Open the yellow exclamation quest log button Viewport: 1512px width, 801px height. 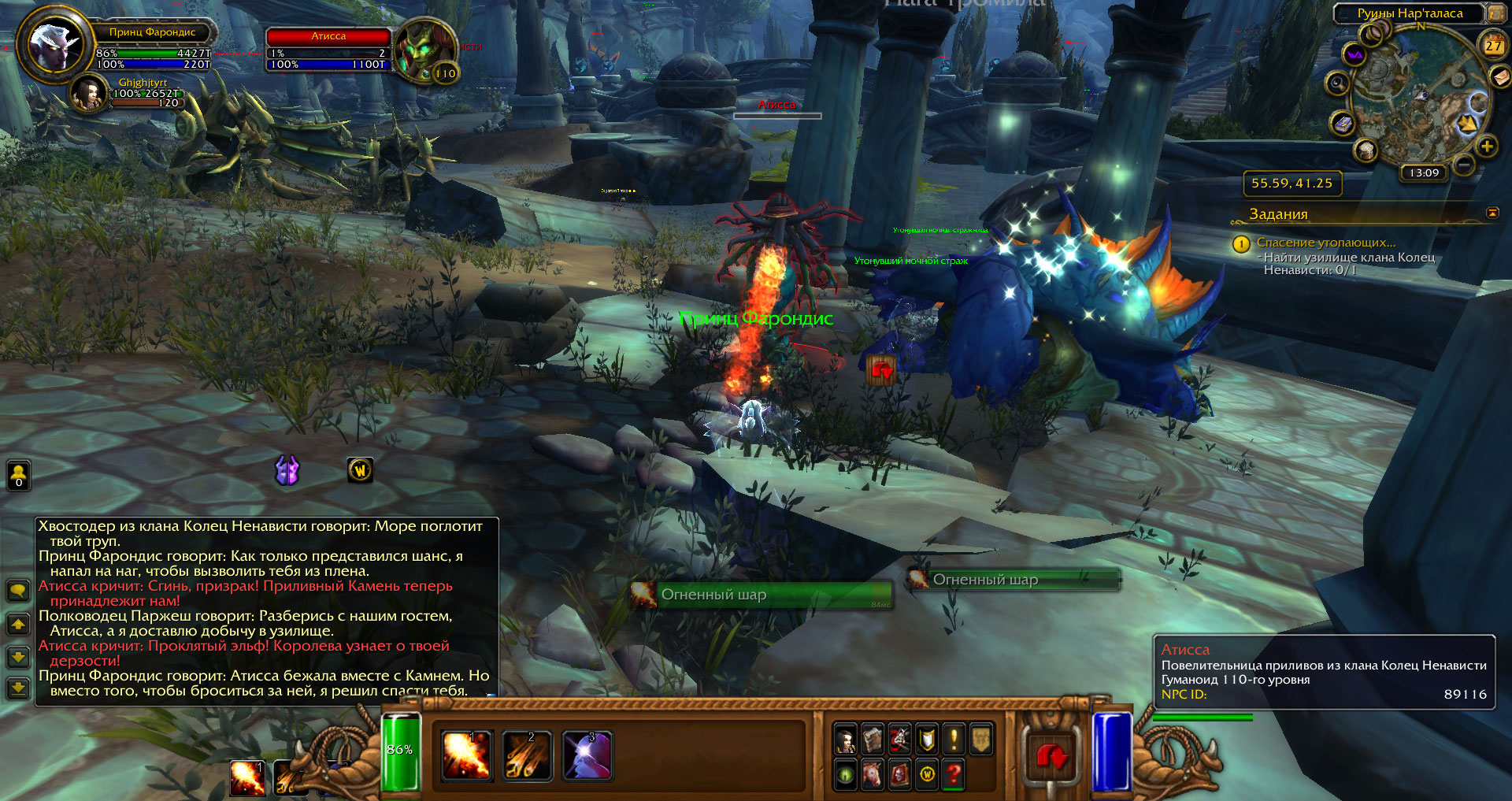pyautogui.click(x=954, y=739)
